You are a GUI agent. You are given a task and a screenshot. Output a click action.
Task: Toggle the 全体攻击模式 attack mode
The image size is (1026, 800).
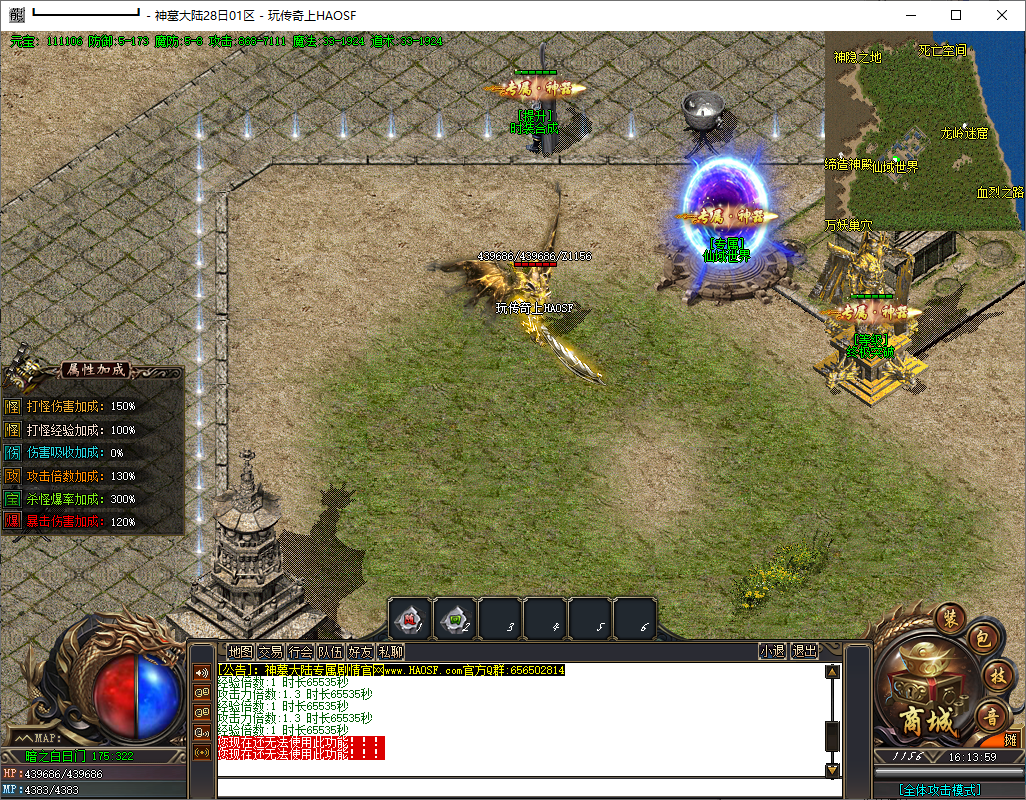[939, 790]
